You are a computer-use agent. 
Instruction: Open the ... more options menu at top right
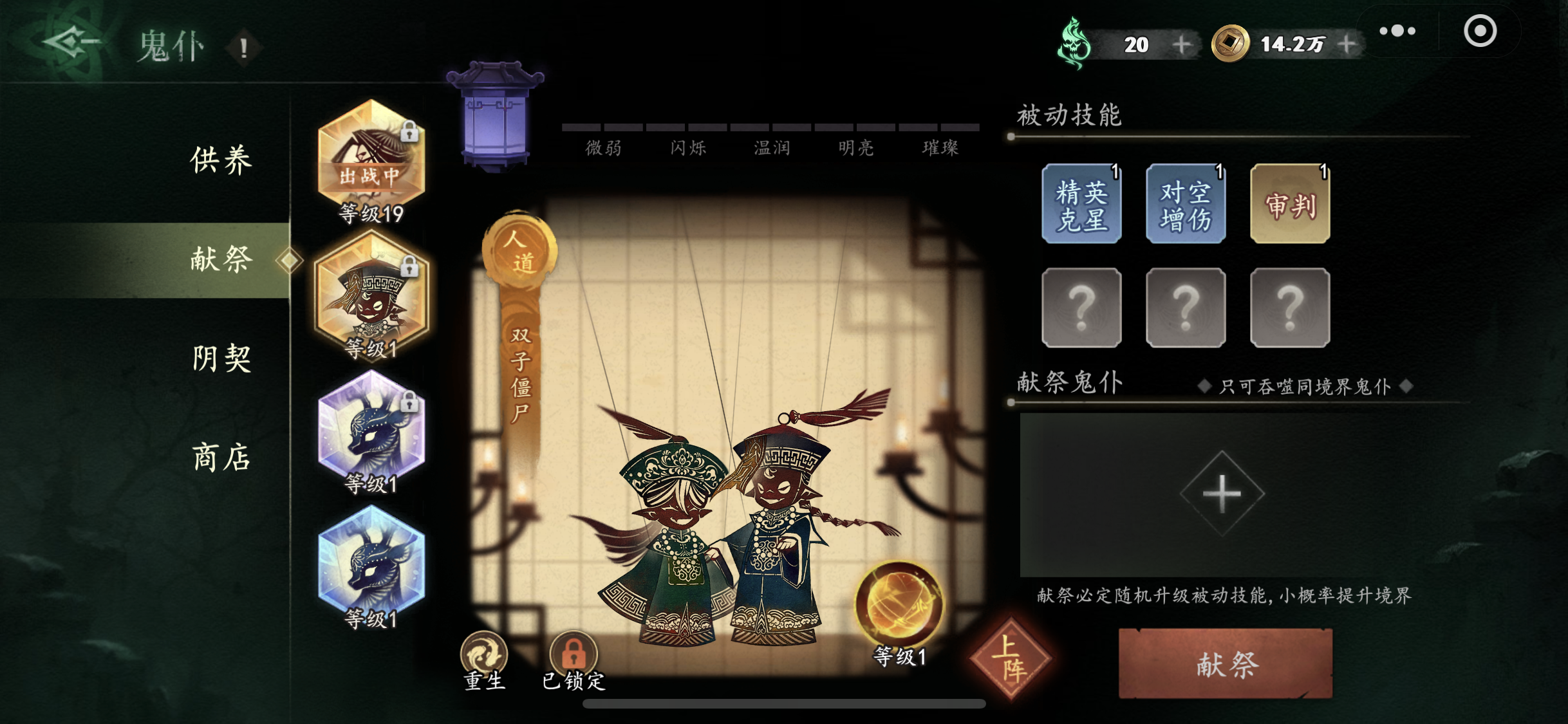[1397, 30]
